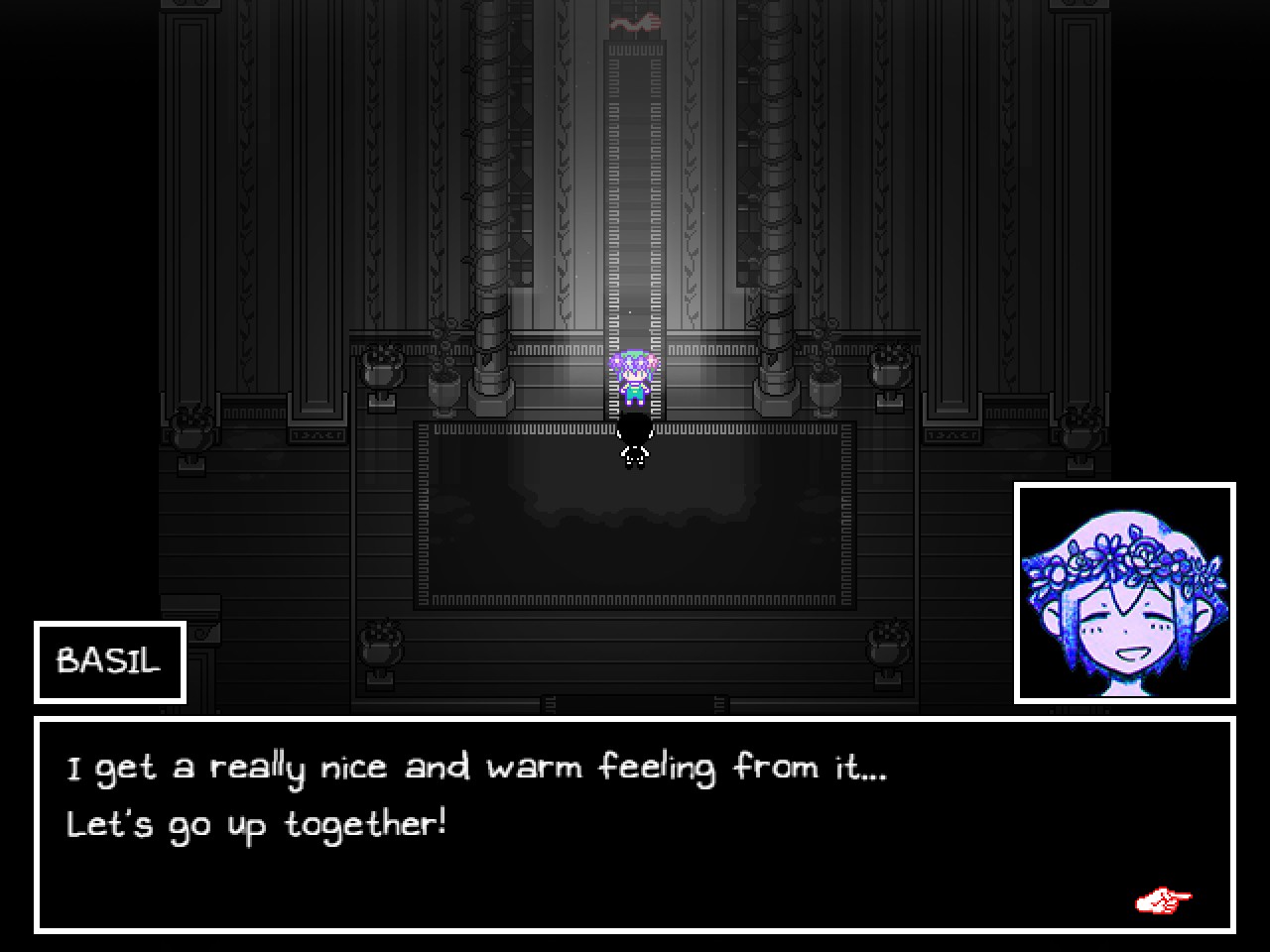
Task: Click the line 'I get a really nice and warm feeling'
Action: [476, 766]
